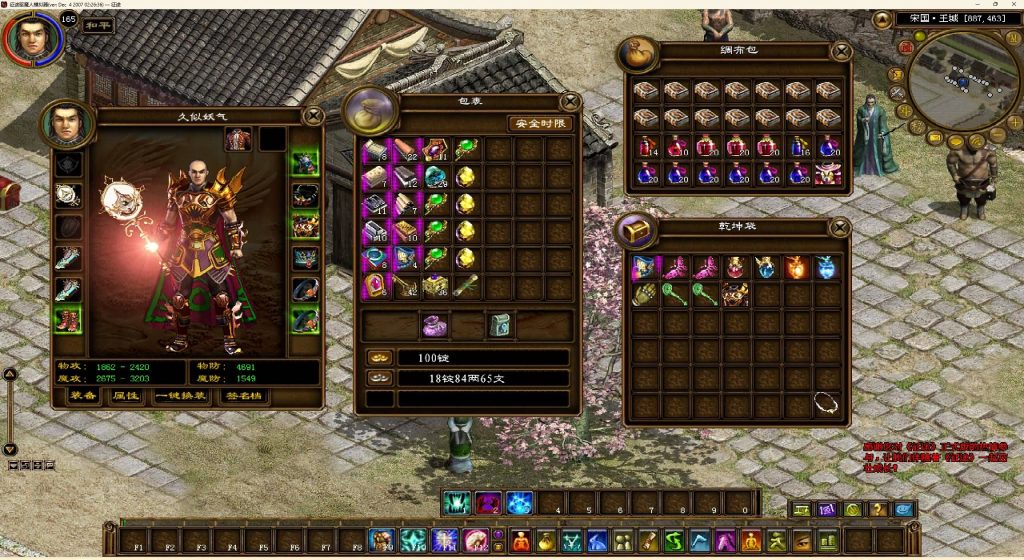Select the gold treasure chest item in 包裹

(436, 286)
